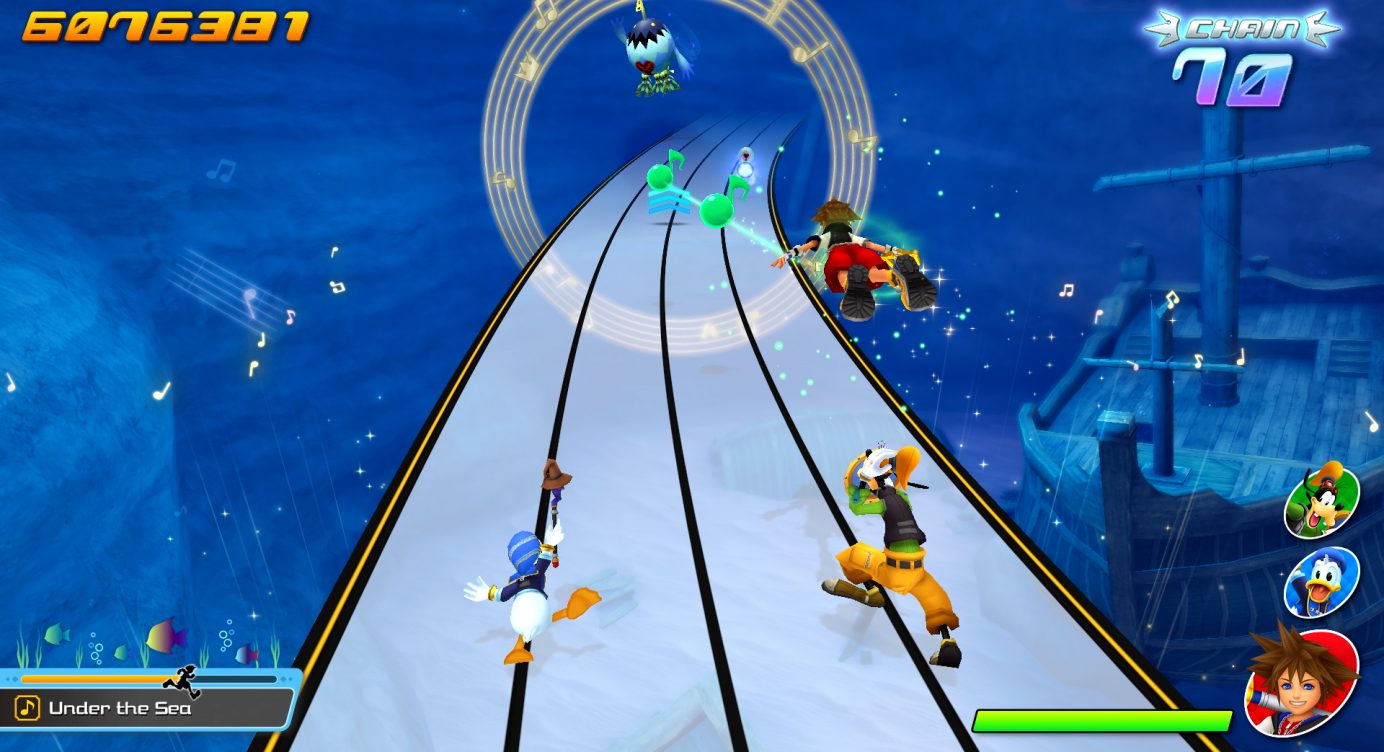Choose Sora's character portrait
This screenshot has height=752, width=1384.
tap(1303, 680)
